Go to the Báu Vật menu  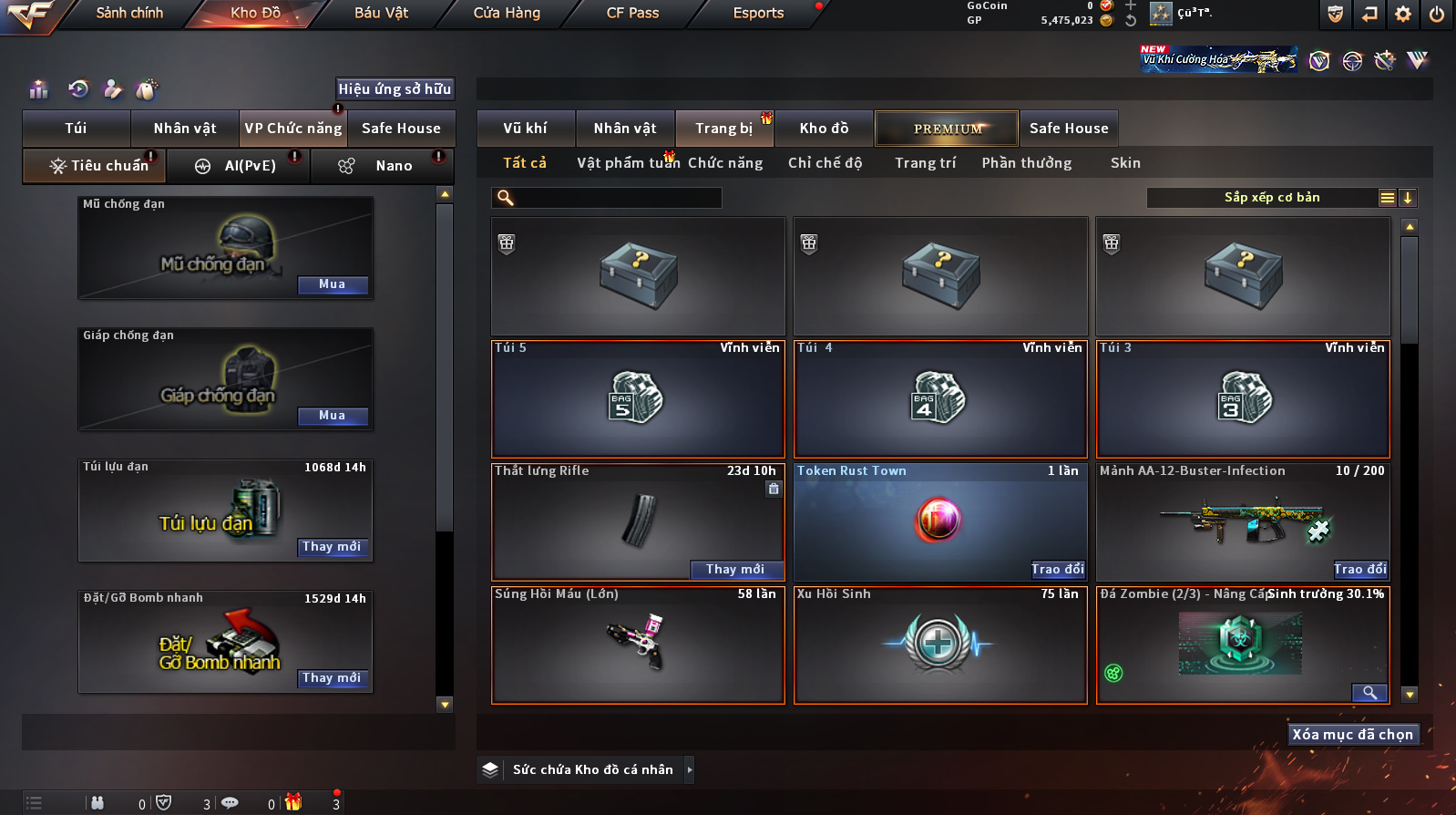click(381, 13)
